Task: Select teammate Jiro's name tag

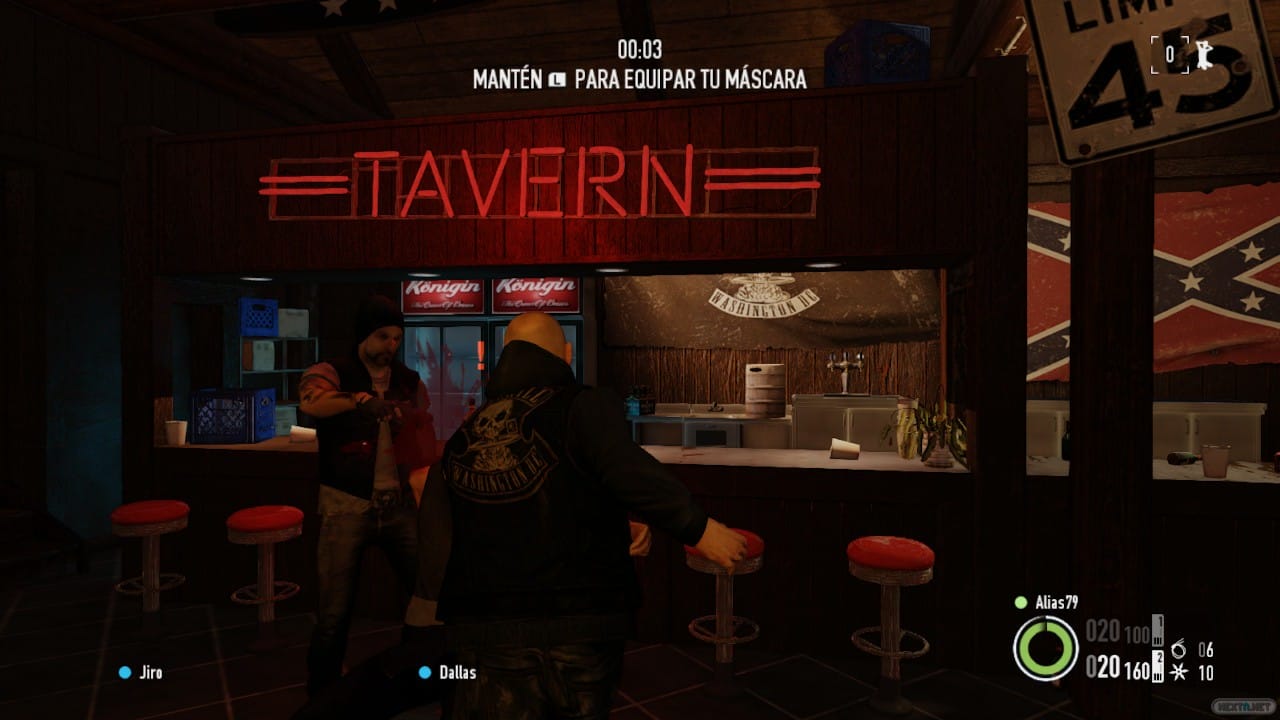Action: (x=149, y=672)
